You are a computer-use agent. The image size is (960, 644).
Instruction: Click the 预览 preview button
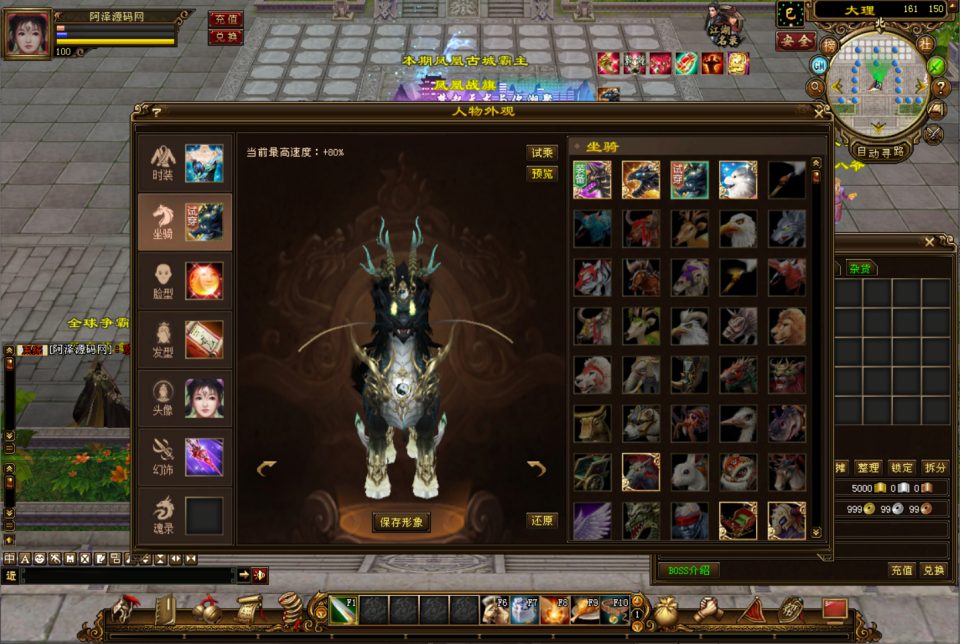542,173
